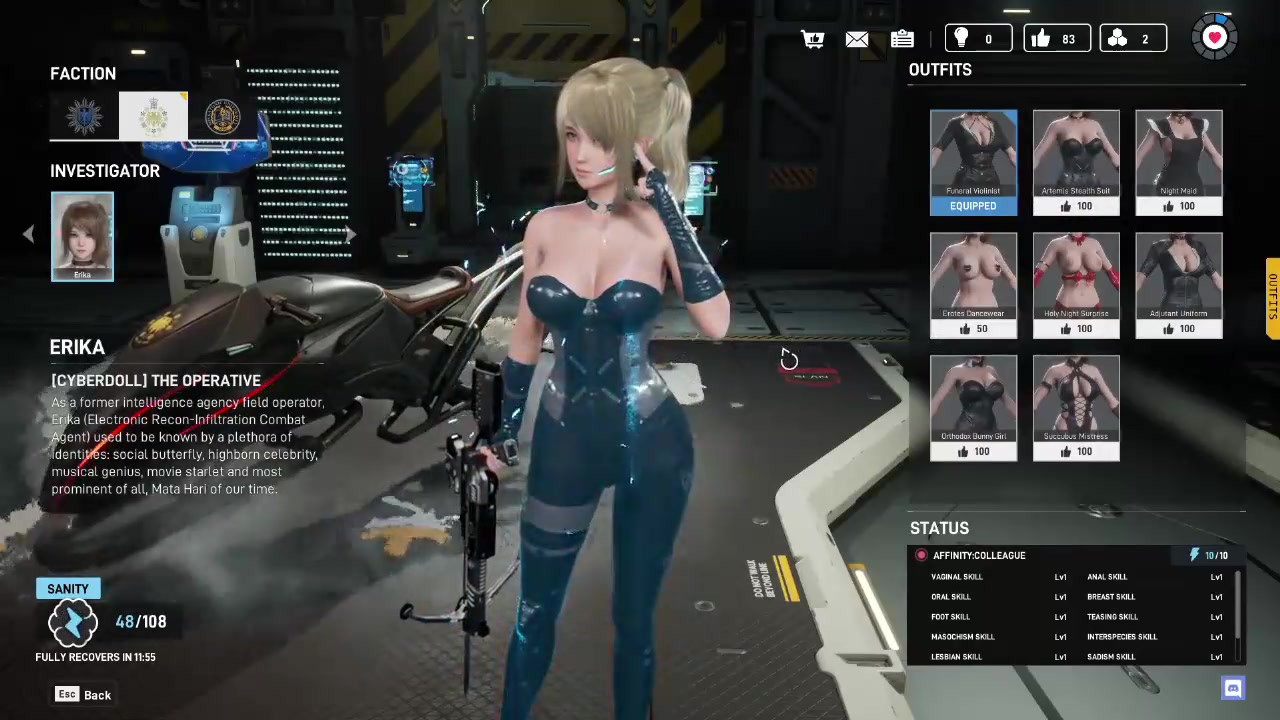Click the thumbs-up likes counter

[x=1056, y=39]
